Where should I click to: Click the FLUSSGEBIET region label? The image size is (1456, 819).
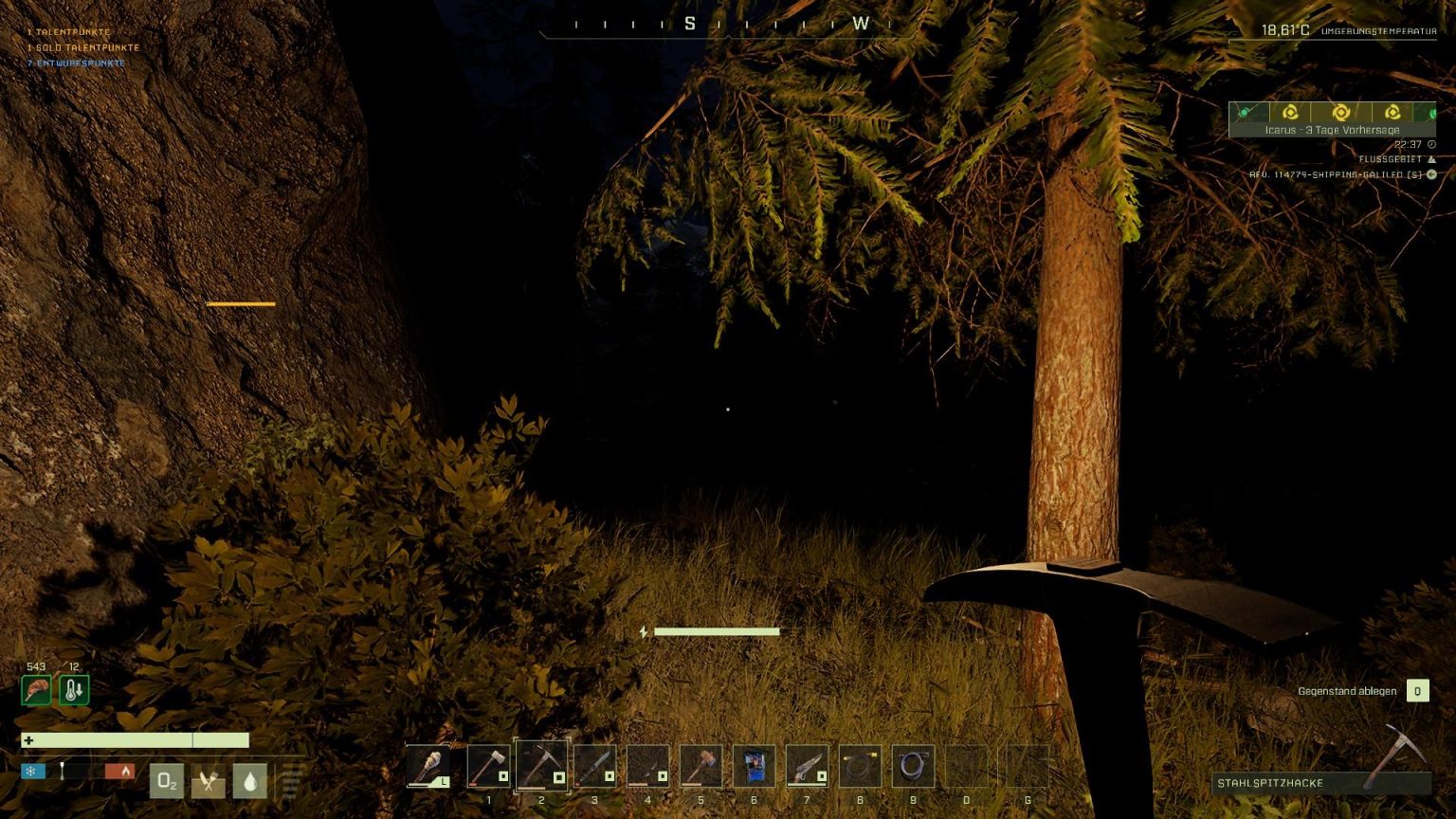(x=1390, y=160)
